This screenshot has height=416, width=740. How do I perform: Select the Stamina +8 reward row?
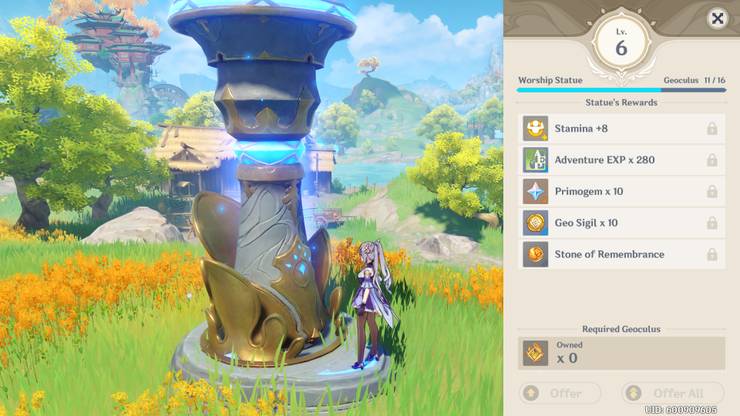(622, 128)
